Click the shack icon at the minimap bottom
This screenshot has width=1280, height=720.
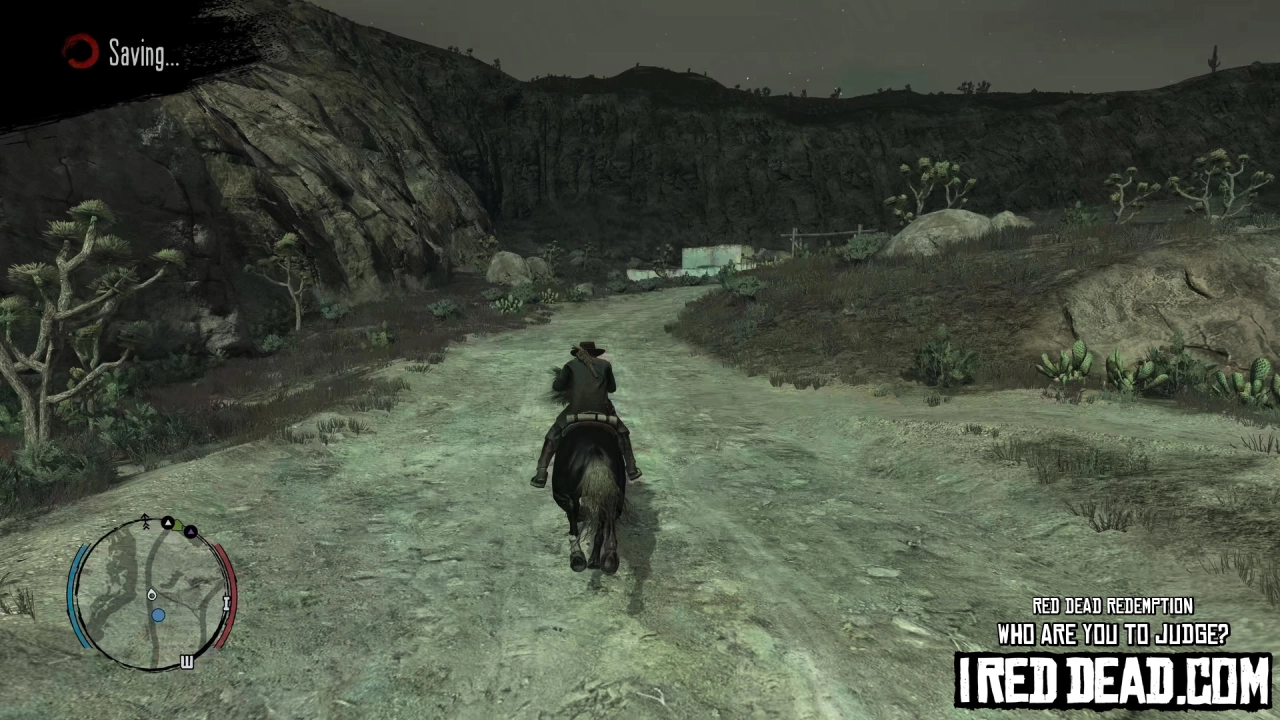[x=186, y=660]
